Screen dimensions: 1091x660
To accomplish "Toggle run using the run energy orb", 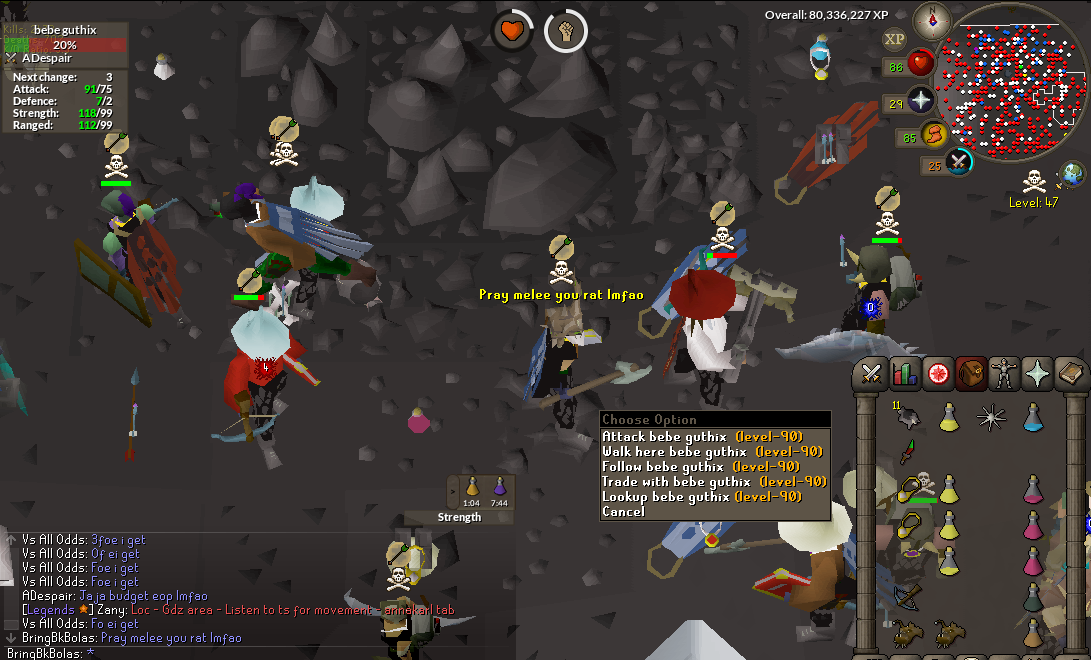I will (933, 134).
